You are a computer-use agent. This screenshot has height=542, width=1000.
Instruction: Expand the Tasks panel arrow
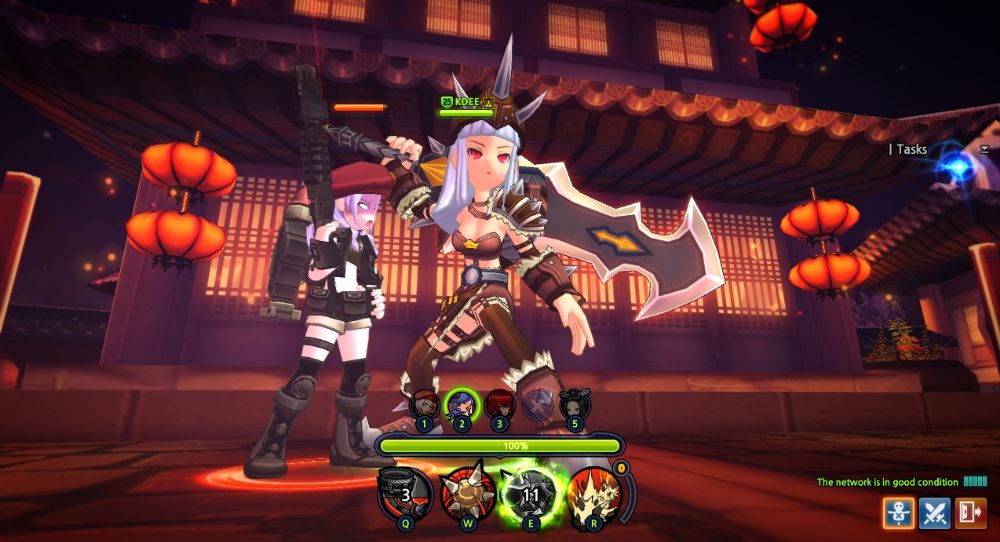pos(984,149)
